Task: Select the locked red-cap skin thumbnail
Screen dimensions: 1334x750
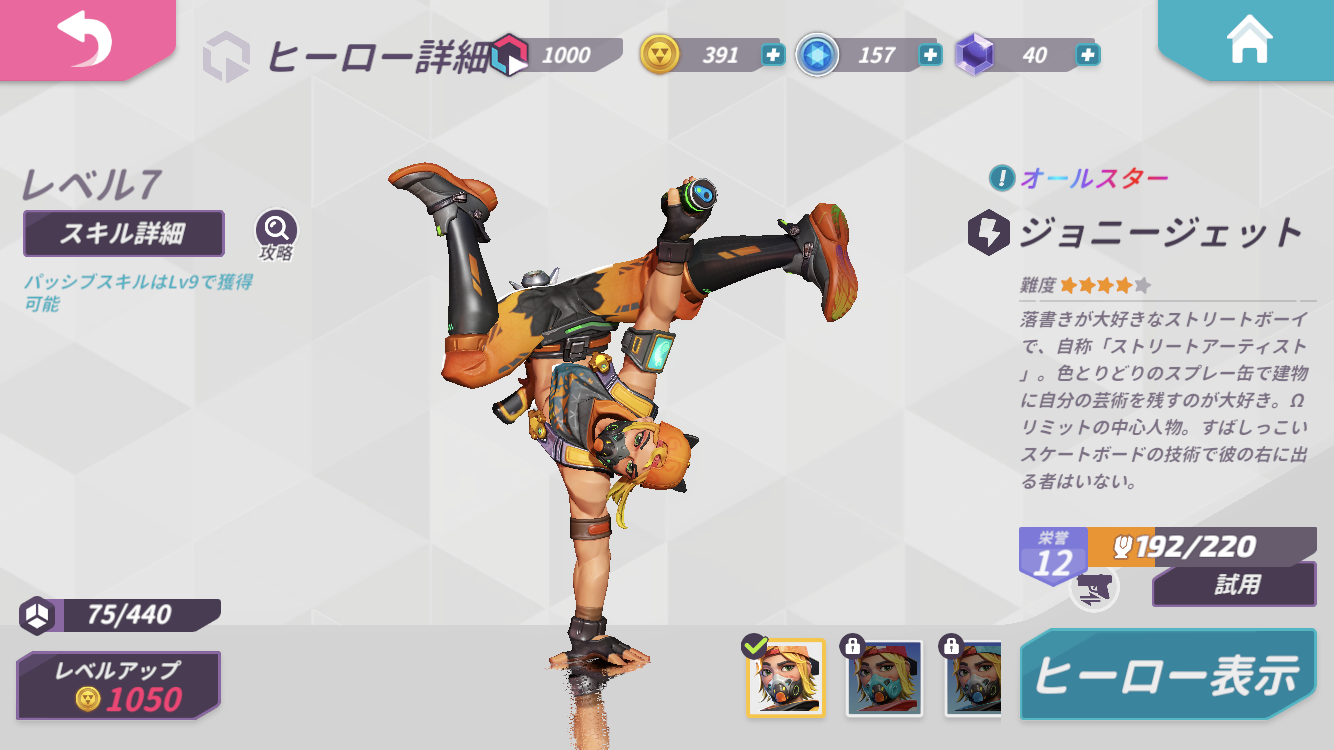Action: point(884,678)
